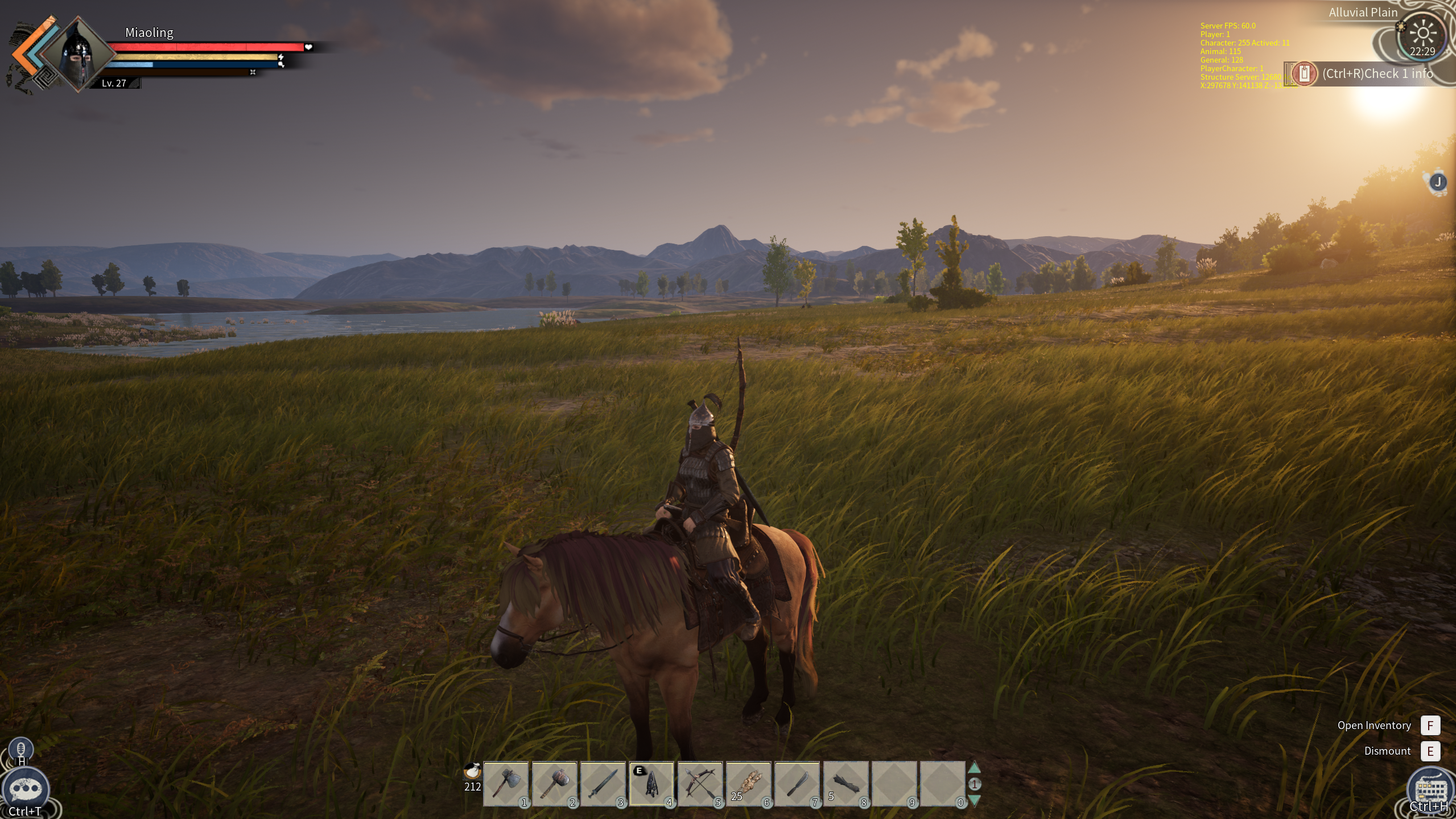
Task: Toggle the microphone voice chat icon
Action: (x=21, y=748)
